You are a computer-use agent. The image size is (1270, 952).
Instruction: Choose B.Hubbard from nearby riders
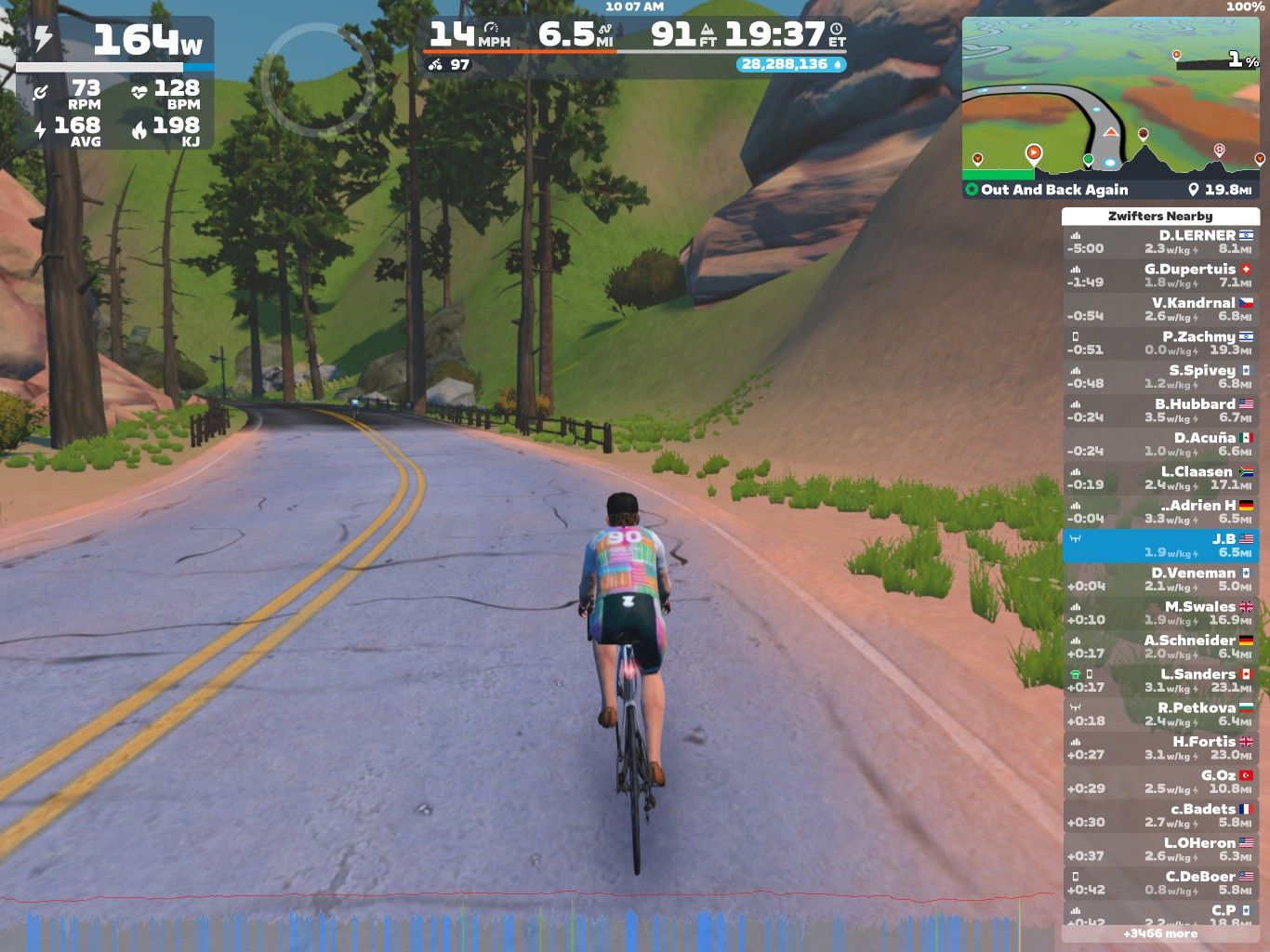(x=1159, y=411)
